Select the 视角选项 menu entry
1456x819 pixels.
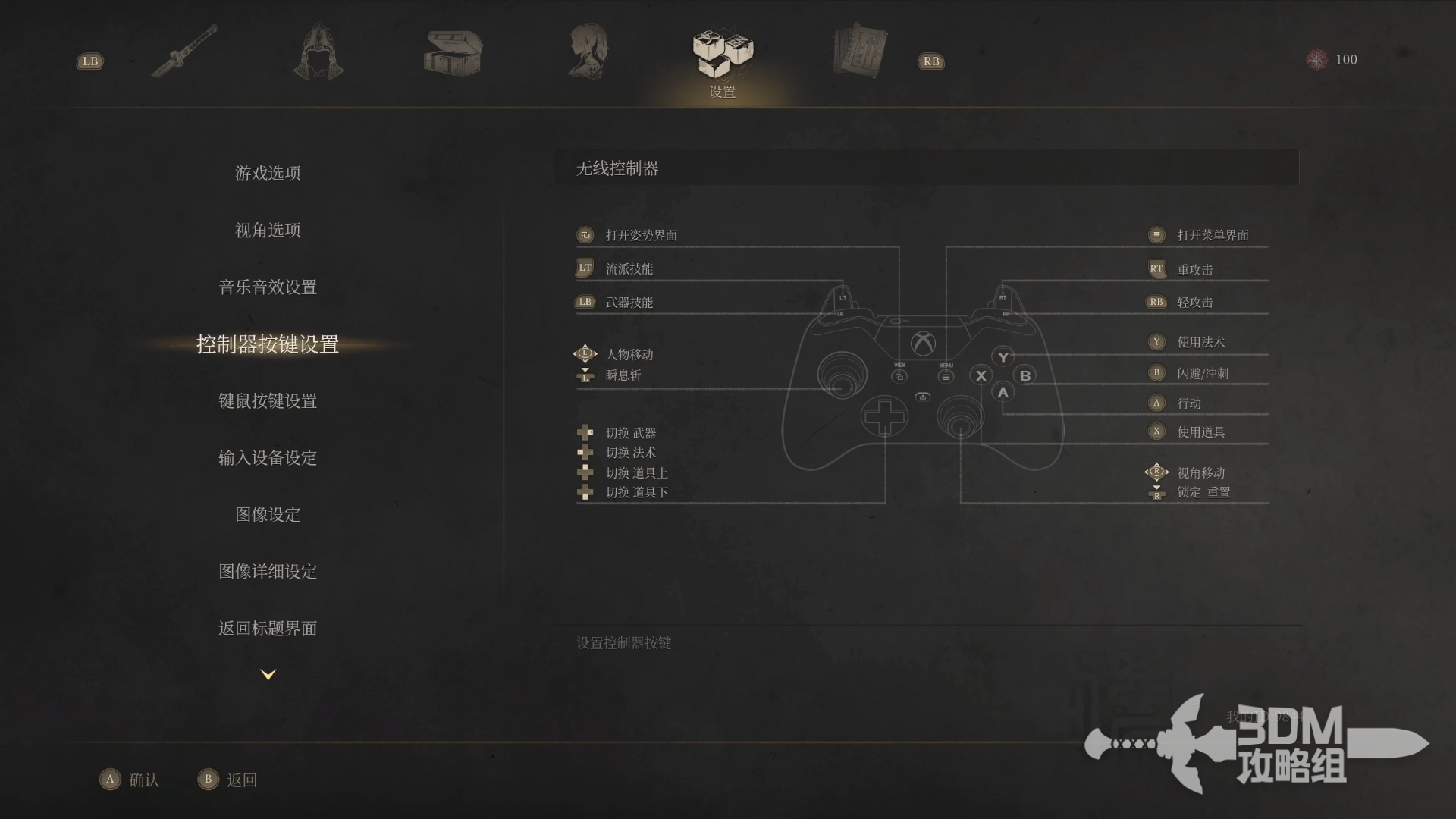[268, 231]
